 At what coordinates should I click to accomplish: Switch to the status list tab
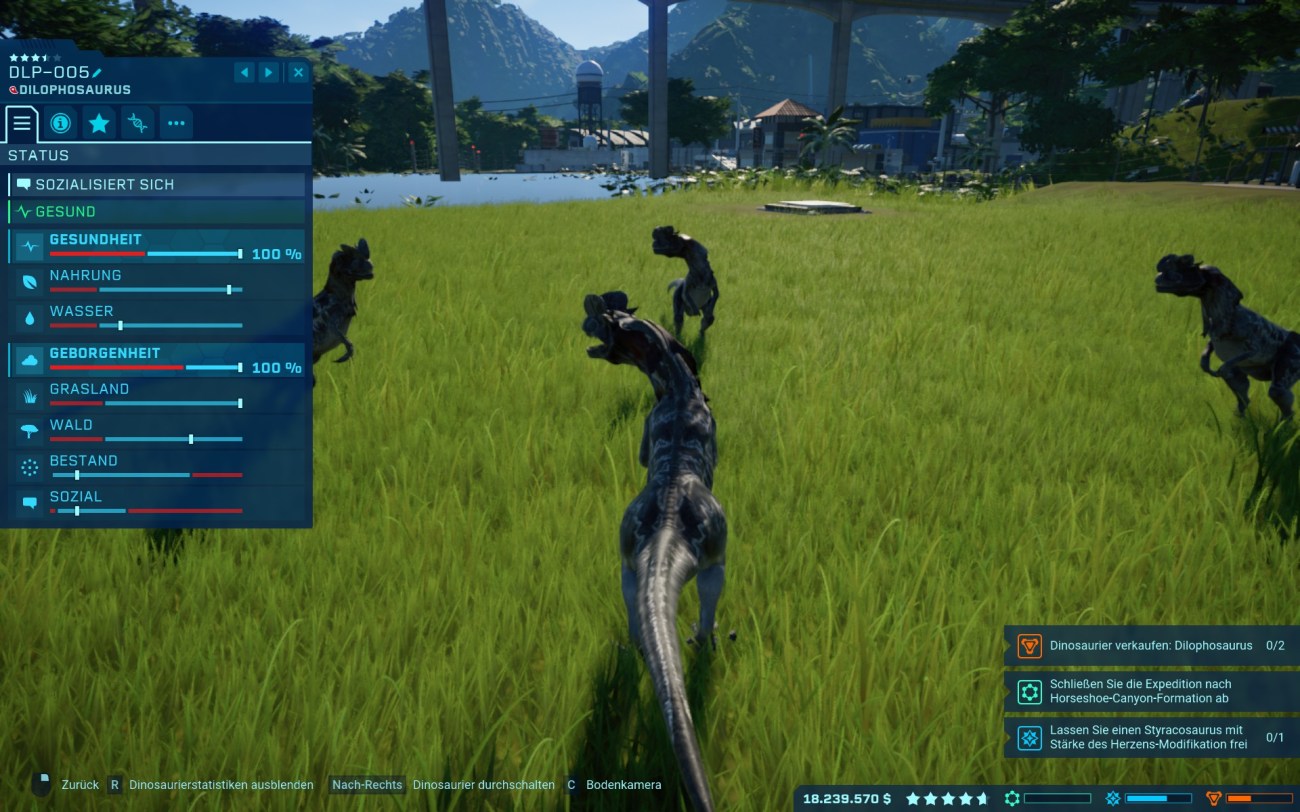tap(22, 124)
